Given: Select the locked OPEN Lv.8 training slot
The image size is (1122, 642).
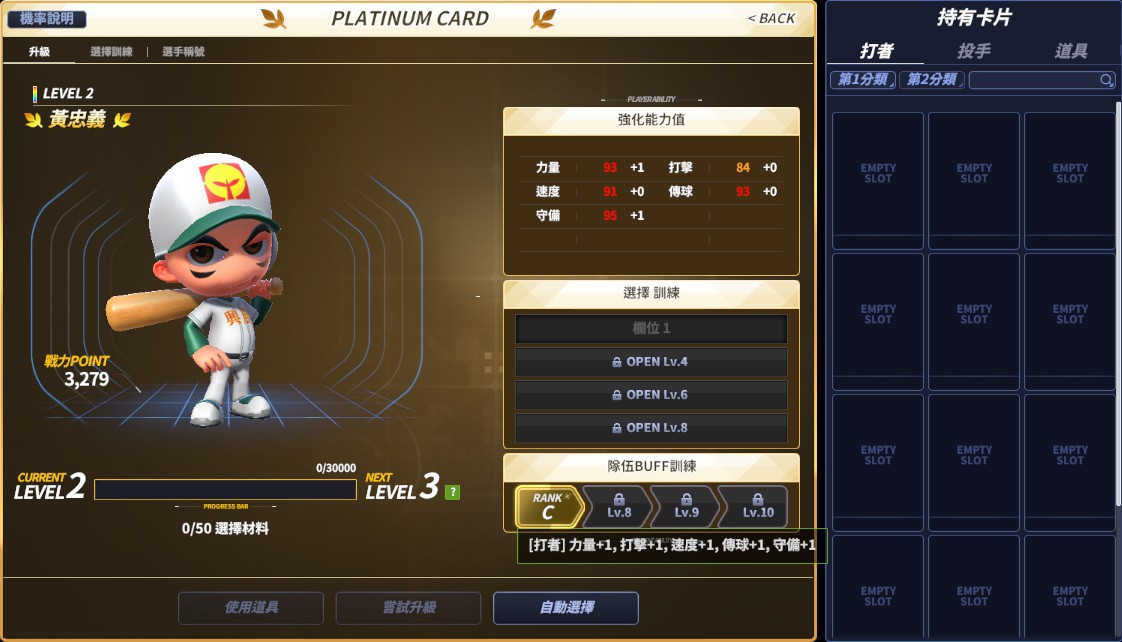Looking at the screenshot, I should point(651,428).
